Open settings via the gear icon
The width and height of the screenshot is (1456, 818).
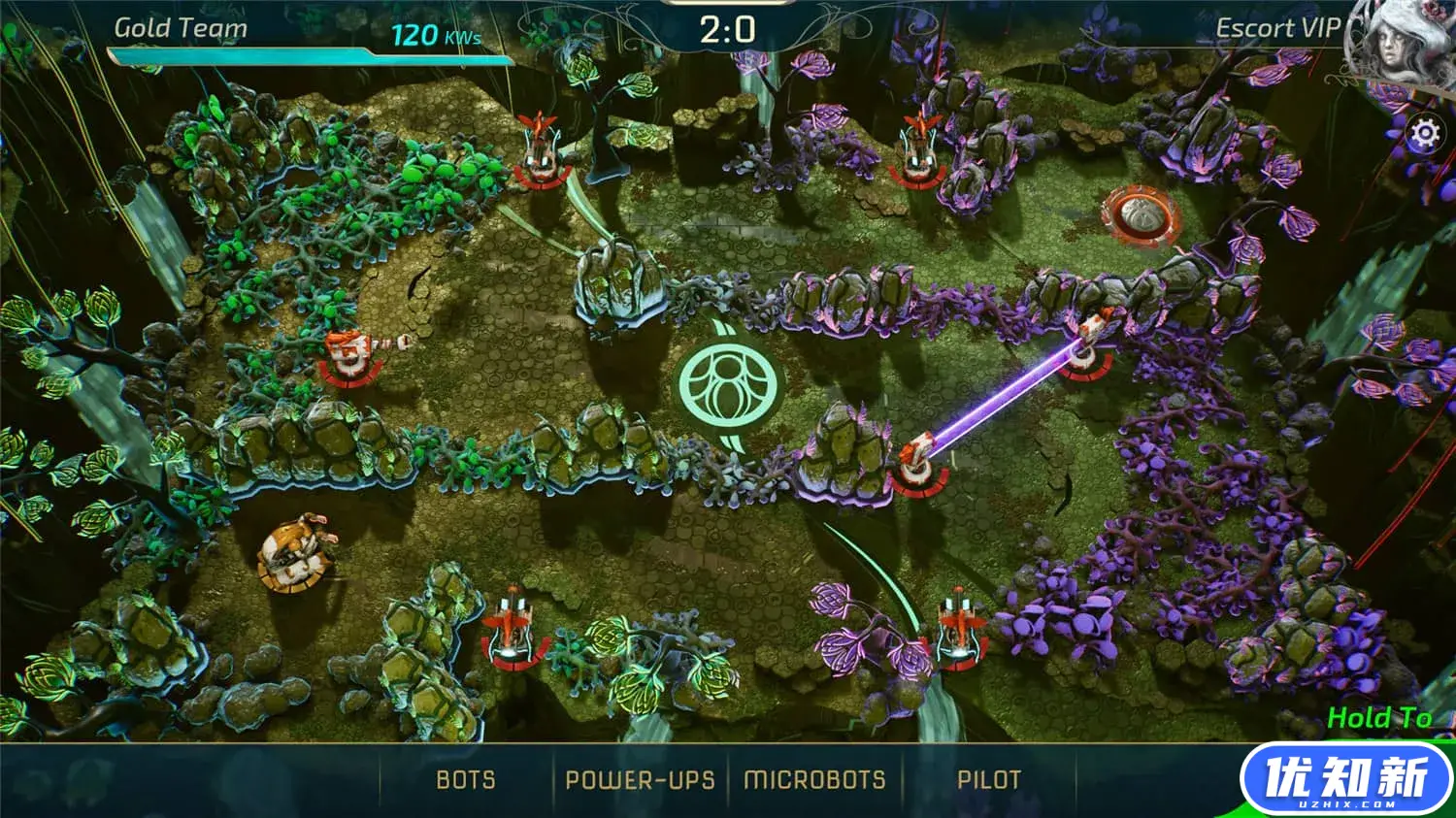(1424, 133)
